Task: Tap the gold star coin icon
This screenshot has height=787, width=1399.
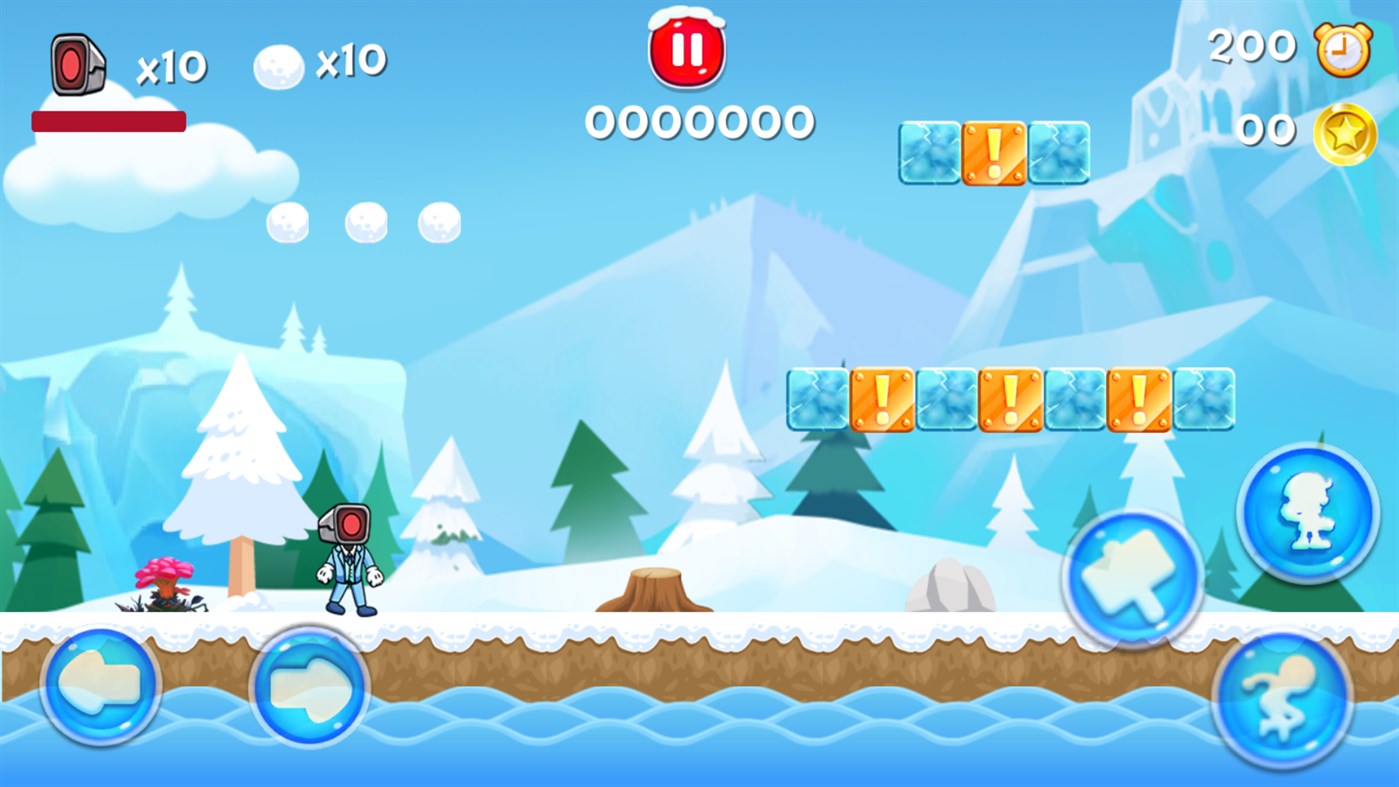Action: (x=1344, y=130)
